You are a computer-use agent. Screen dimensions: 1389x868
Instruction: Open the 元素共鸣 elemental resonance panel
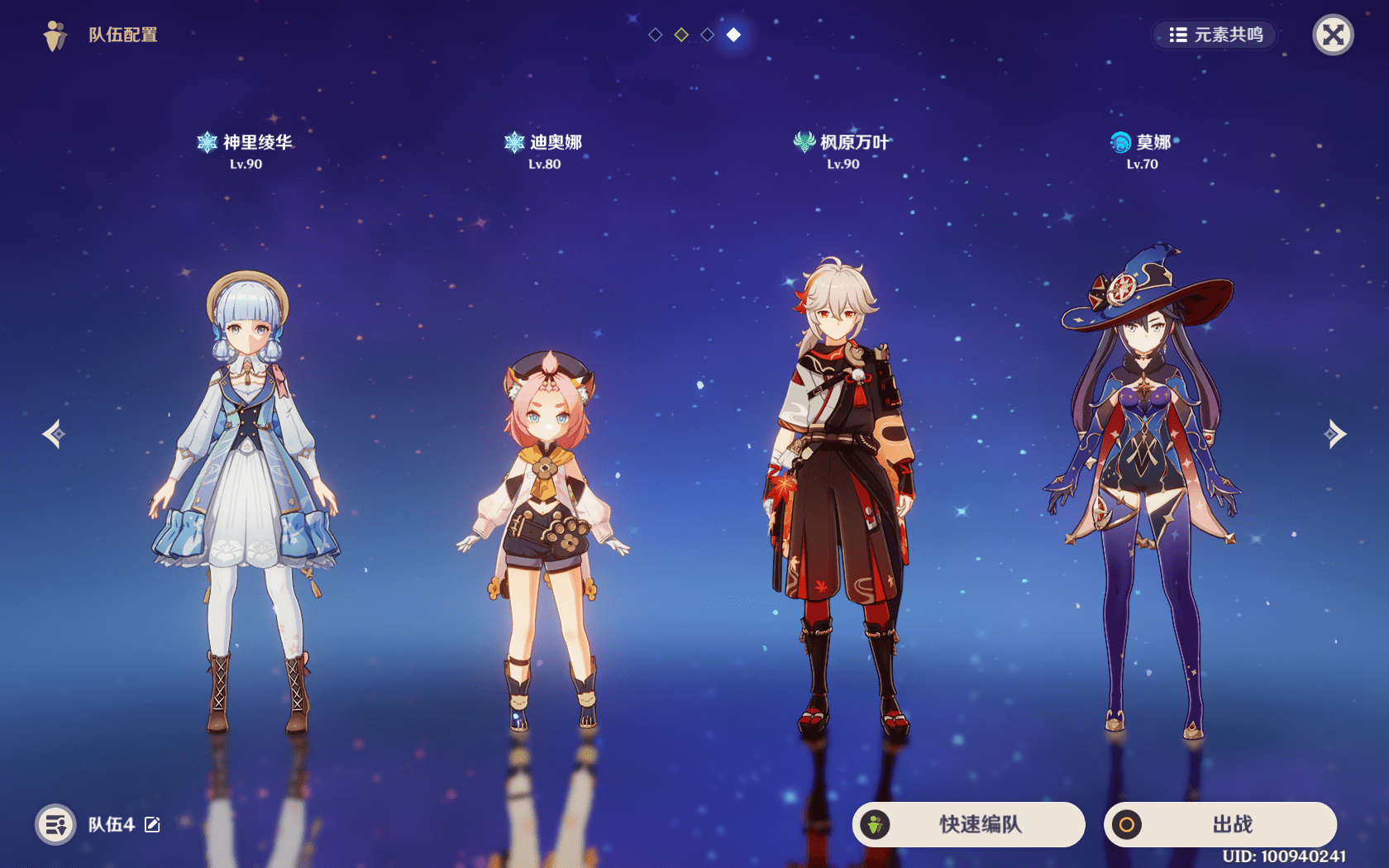pos(1215,35)
